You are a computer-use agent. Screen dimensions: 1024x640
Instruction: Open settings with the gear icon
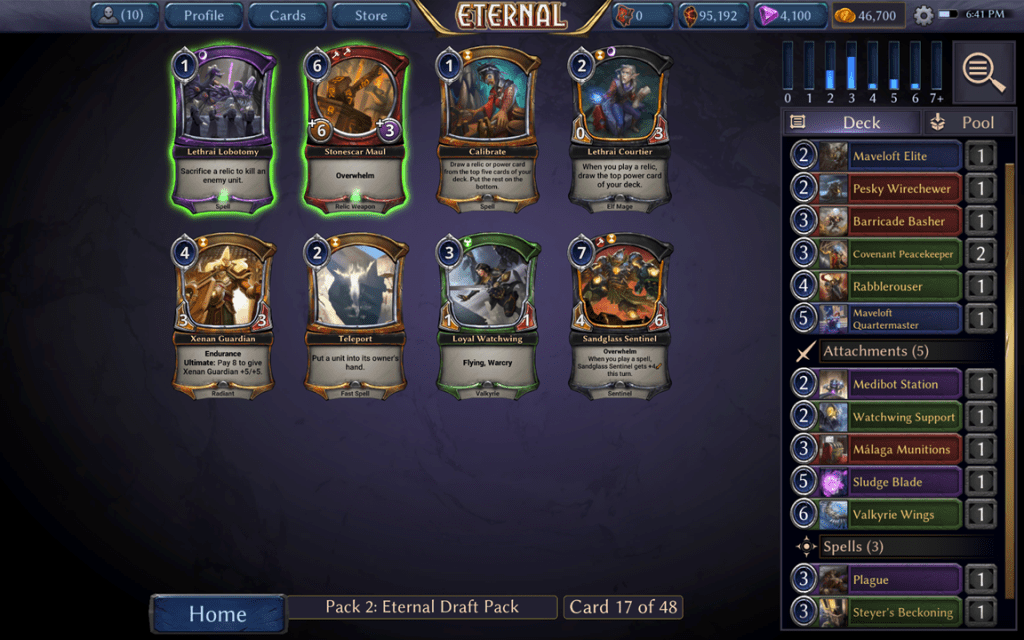923,16
